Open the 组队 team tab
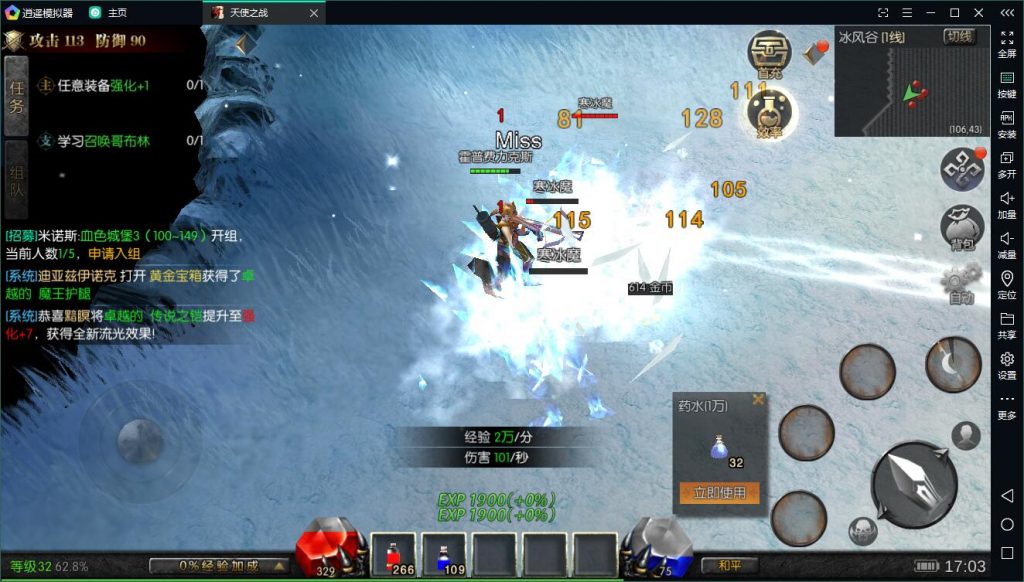 [16, 179]
